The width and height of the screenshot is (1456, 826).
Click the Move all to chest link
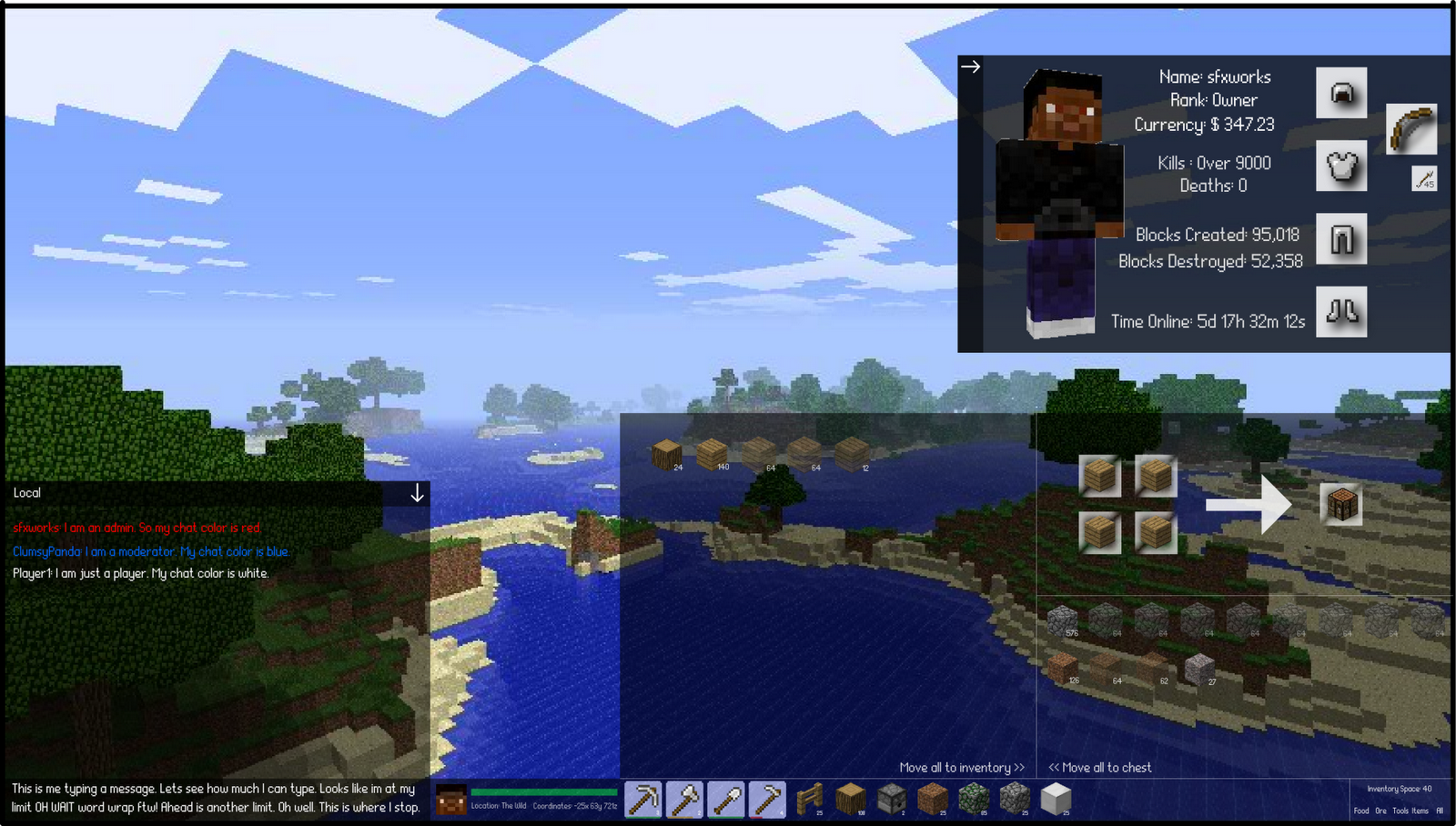1100,767
